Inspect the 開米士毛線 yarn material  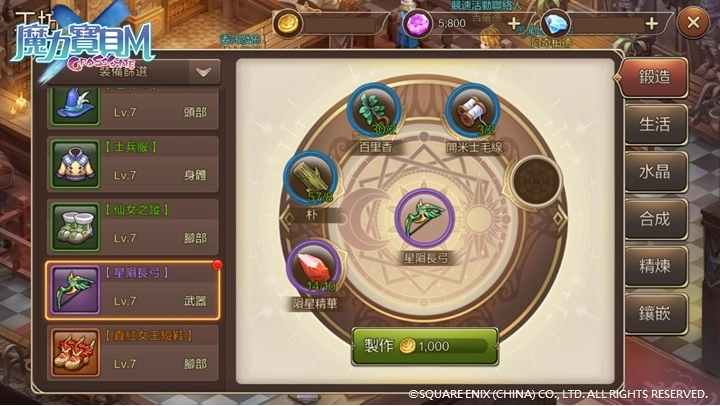pos(472,109)
